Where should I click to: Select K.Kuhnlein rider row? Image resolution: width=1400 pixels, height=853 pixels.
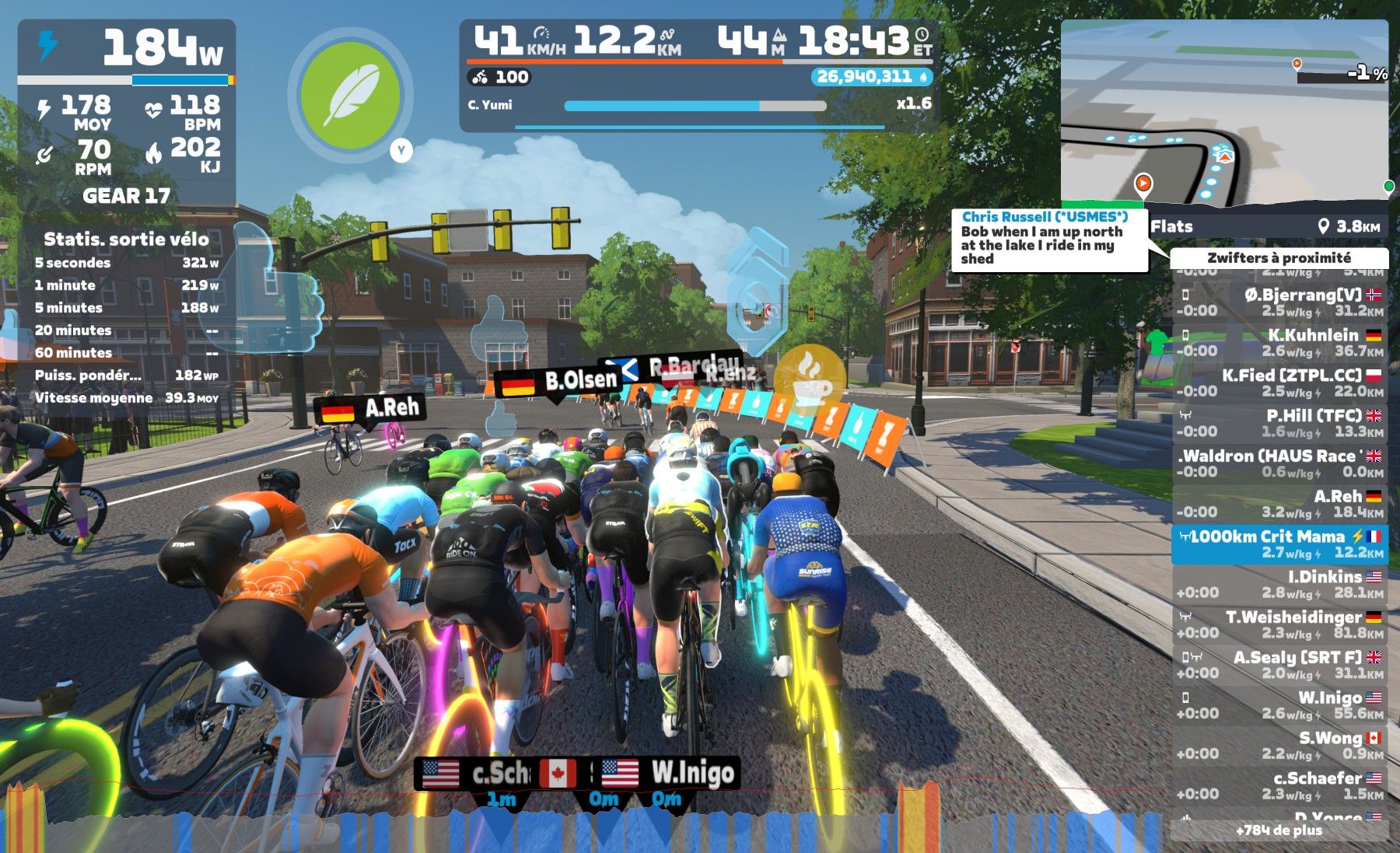(1279, 342)
